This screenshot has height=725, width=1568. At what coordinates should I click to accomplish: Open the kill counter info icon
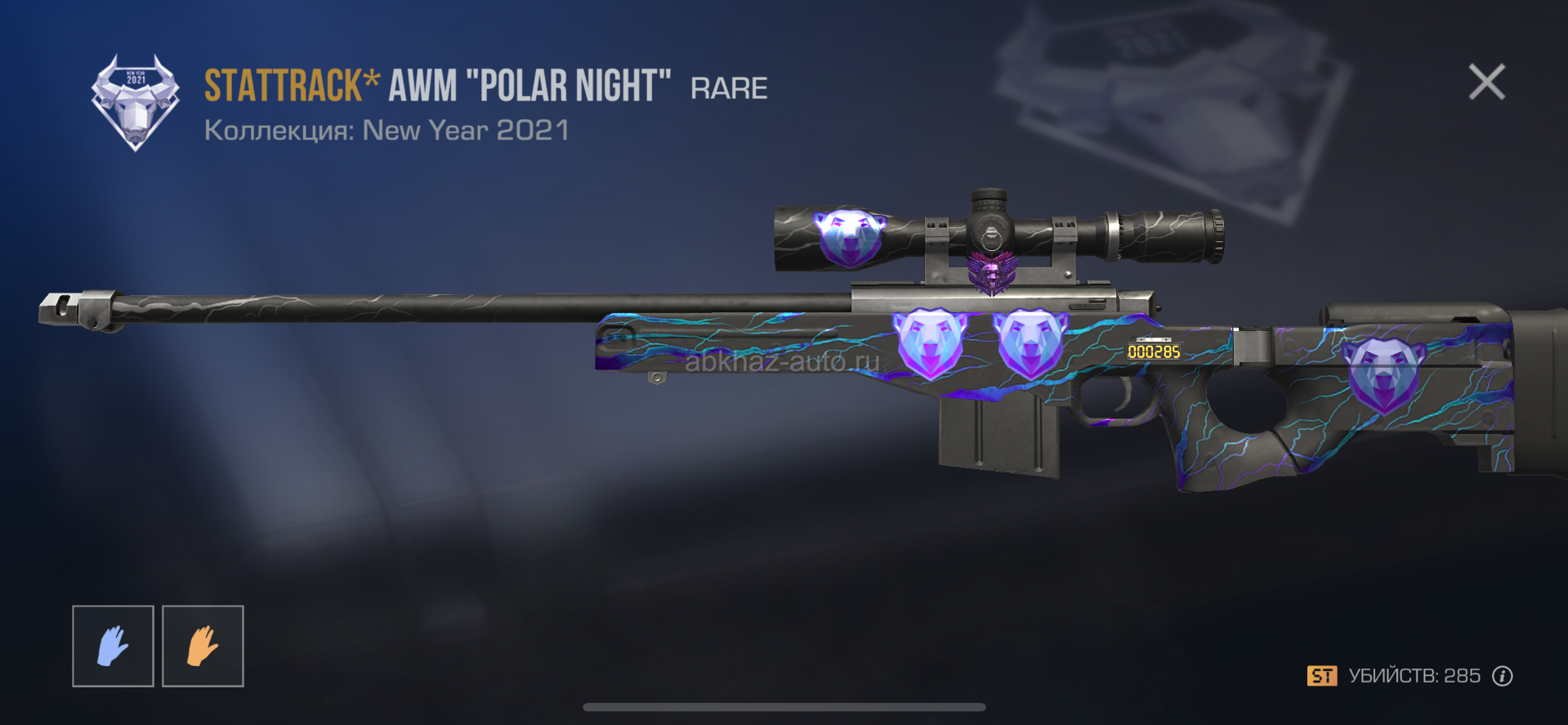click(1502, 676)
